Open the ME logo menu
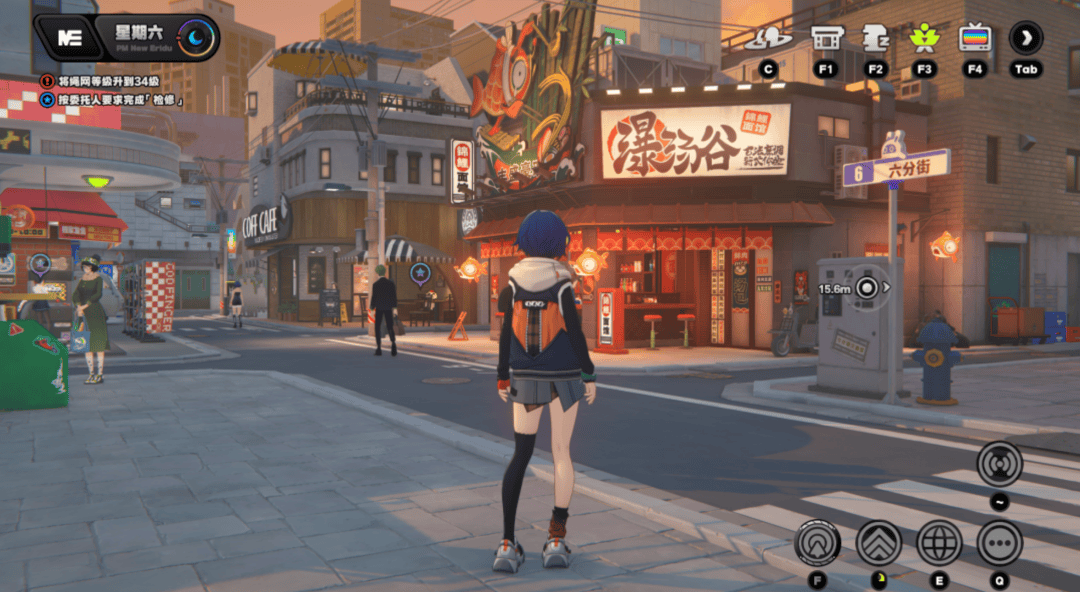 click(x=69, y=37)
